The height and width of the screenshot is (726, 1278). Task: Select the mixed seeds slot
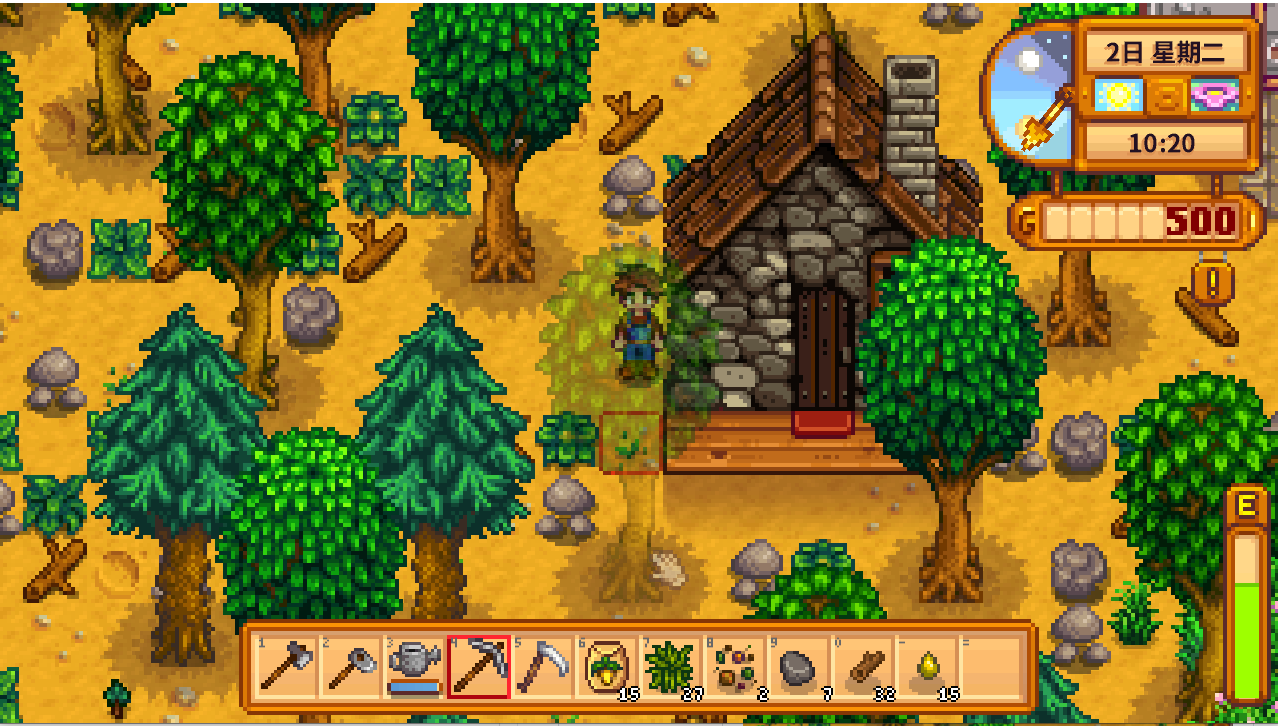(x=734, y=667)
